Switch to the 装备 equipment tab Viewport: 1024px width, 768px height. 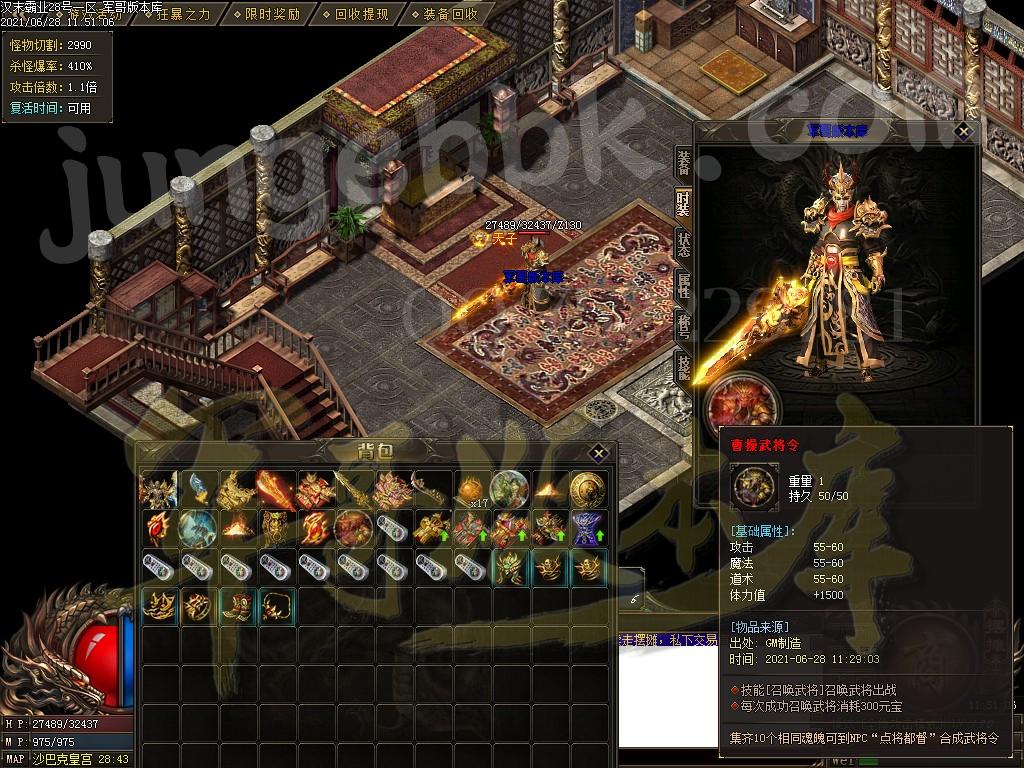coord(683,162)
